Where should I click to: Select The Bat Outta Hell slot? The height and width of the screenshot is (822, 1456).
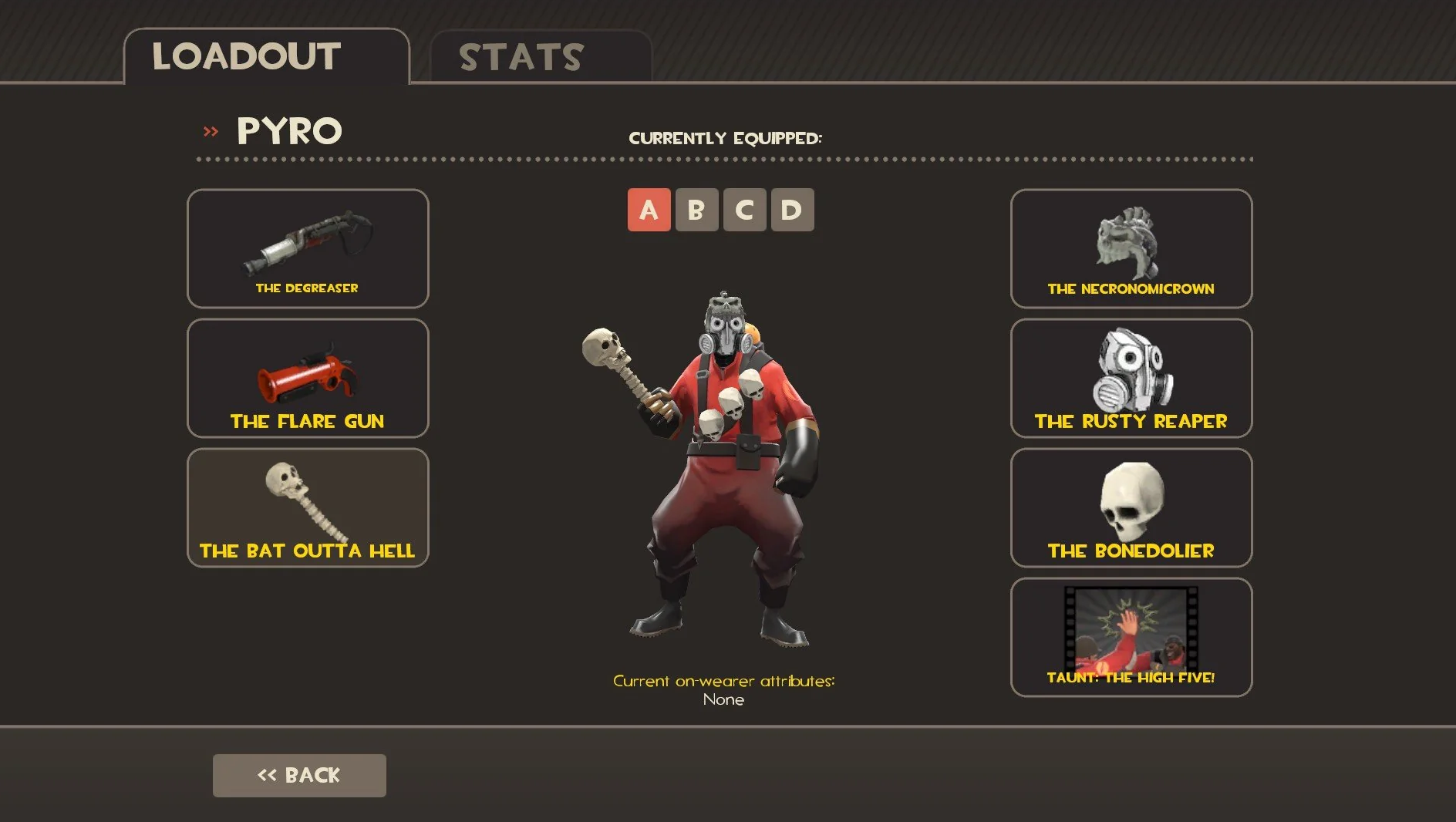(x=308, y=507)
